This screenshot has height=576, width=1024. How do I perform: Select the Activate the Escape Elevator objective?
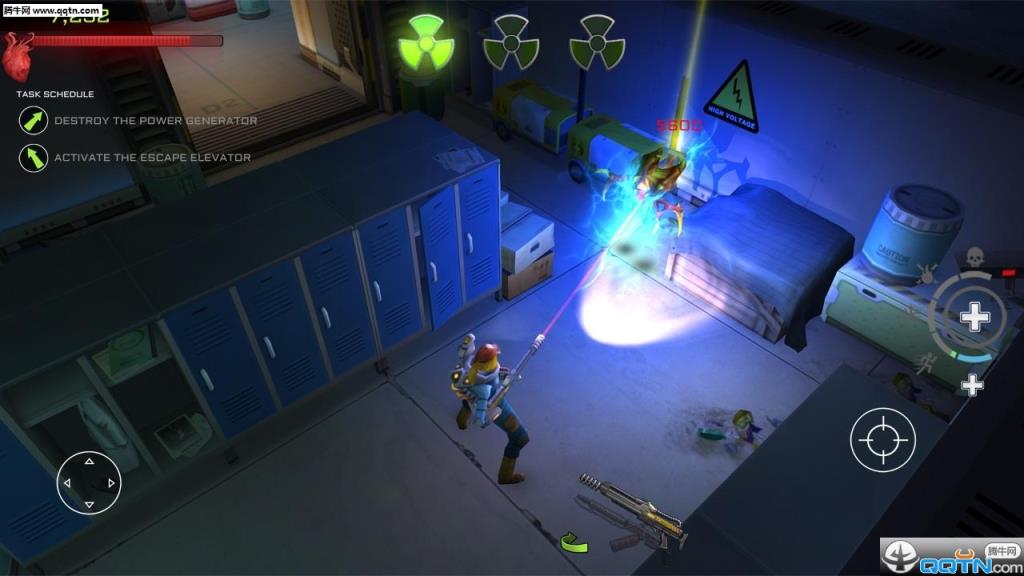click(152, 157)
